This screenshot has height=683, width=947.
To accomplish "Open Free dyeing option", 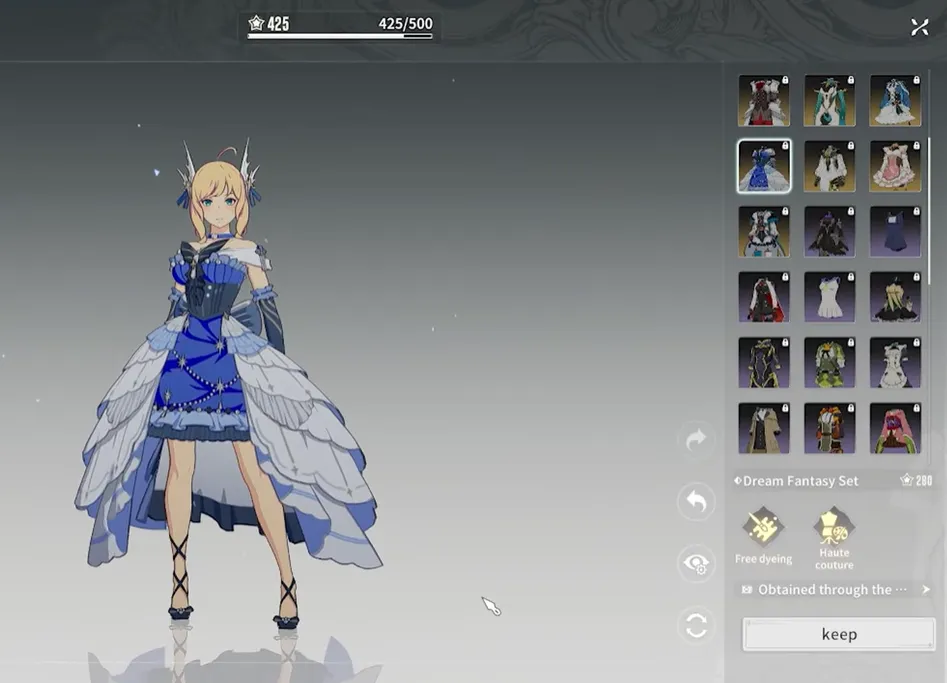I will pyautogui.click(x=763, y=531).
